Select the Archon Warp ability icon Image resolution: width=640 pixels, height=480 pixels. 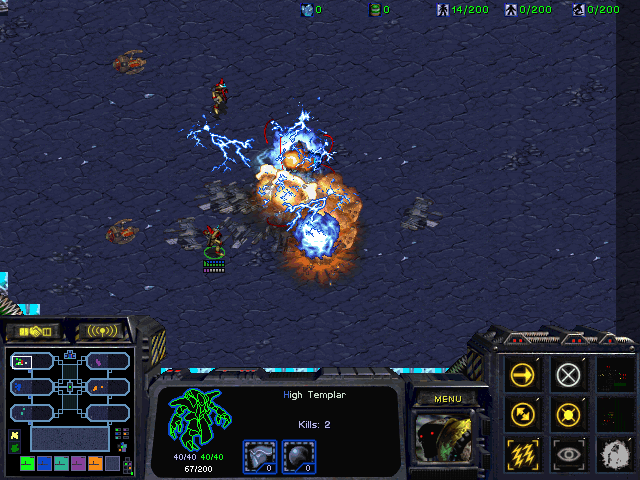coord(612,452)
